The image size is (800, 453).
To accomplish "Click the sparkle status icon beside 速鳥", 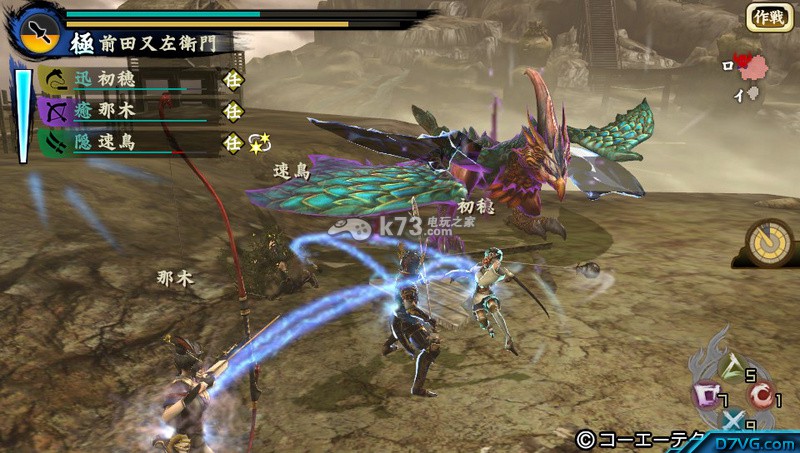I will (259, 143).
